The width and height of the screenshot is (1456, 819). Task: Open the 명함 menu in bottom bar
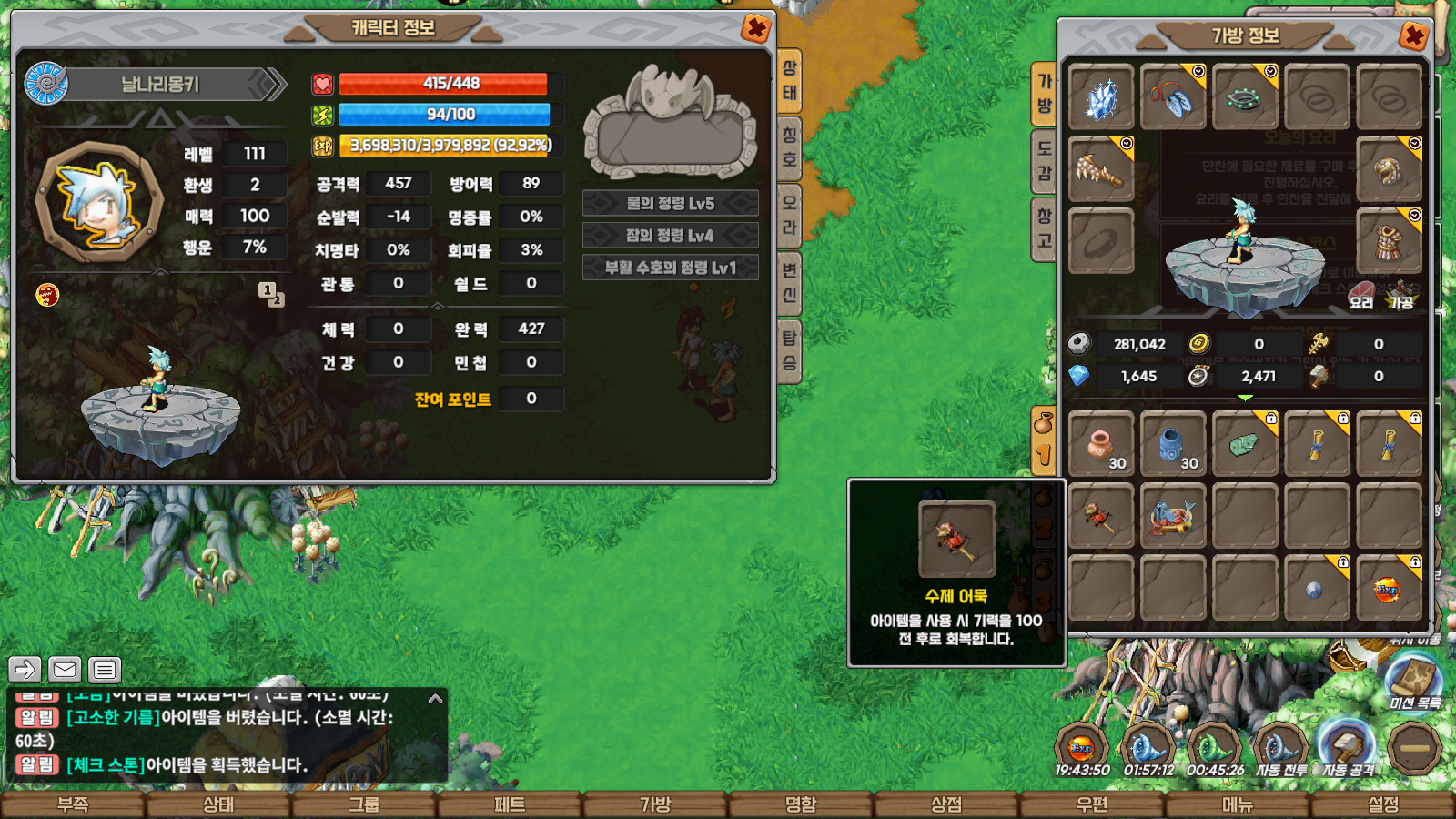(x=801, y=805)
